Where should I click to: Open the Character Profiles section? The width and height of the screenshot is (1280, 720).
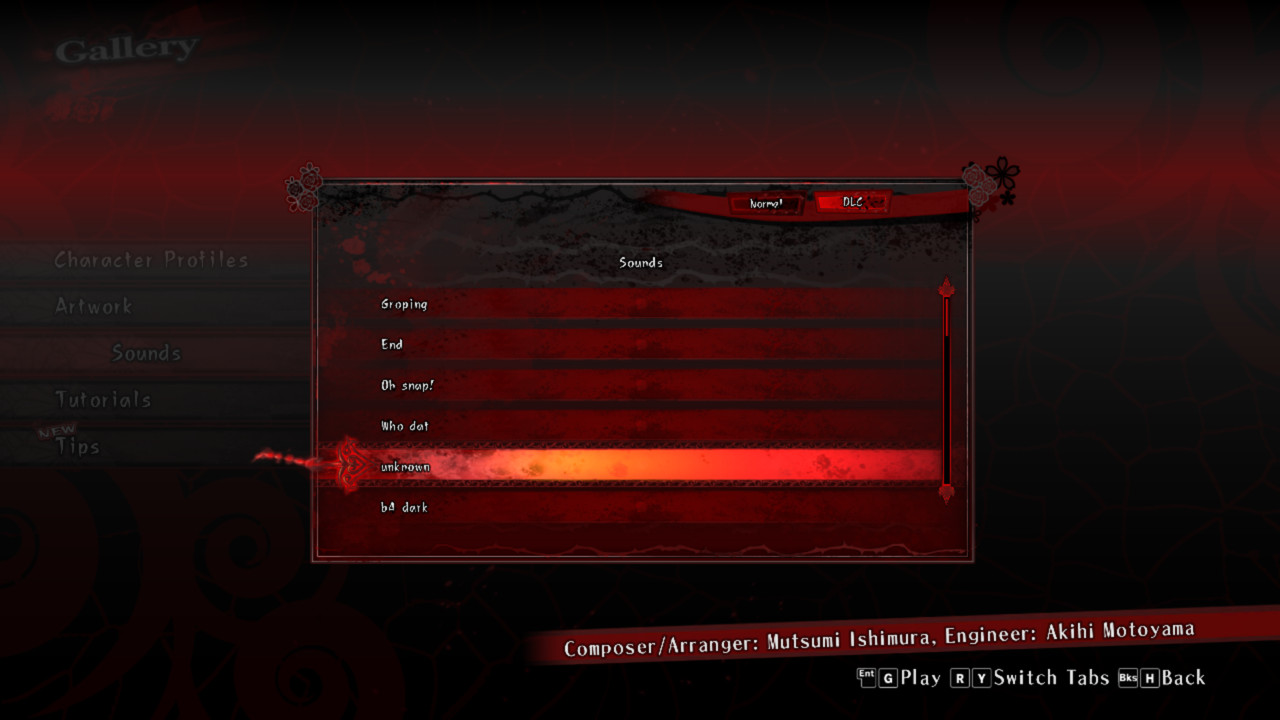pos(149,260)
